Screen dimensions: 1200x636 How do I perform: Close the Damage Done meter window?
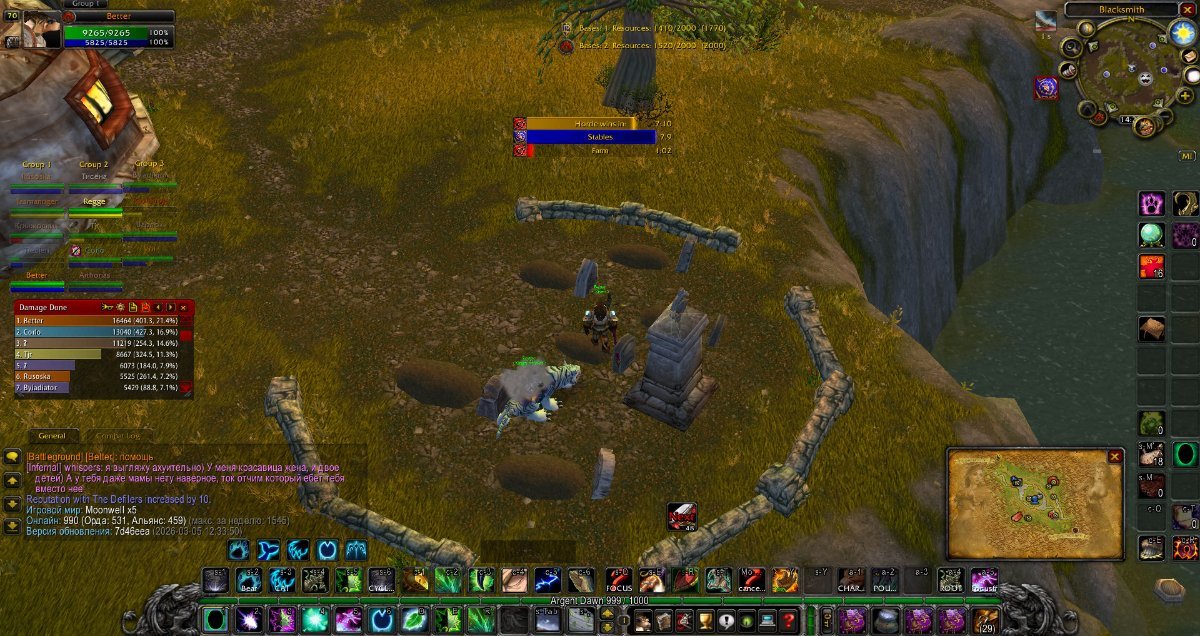tap(183, 307)
